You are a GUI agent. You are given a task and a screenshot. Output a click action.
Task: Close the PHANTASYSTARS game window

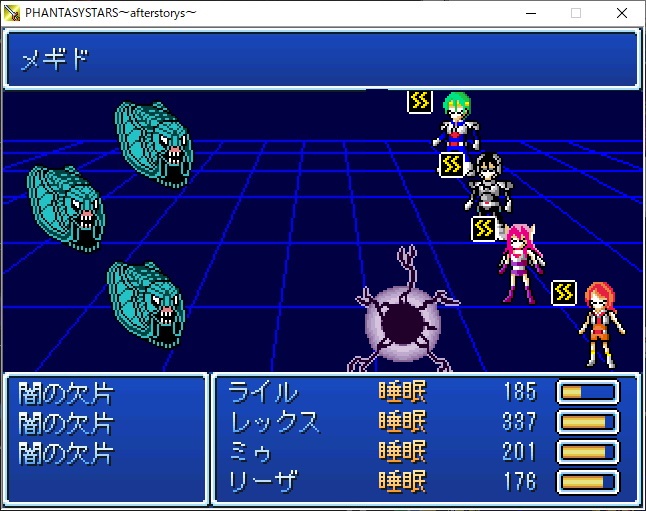tap(622, 13)
